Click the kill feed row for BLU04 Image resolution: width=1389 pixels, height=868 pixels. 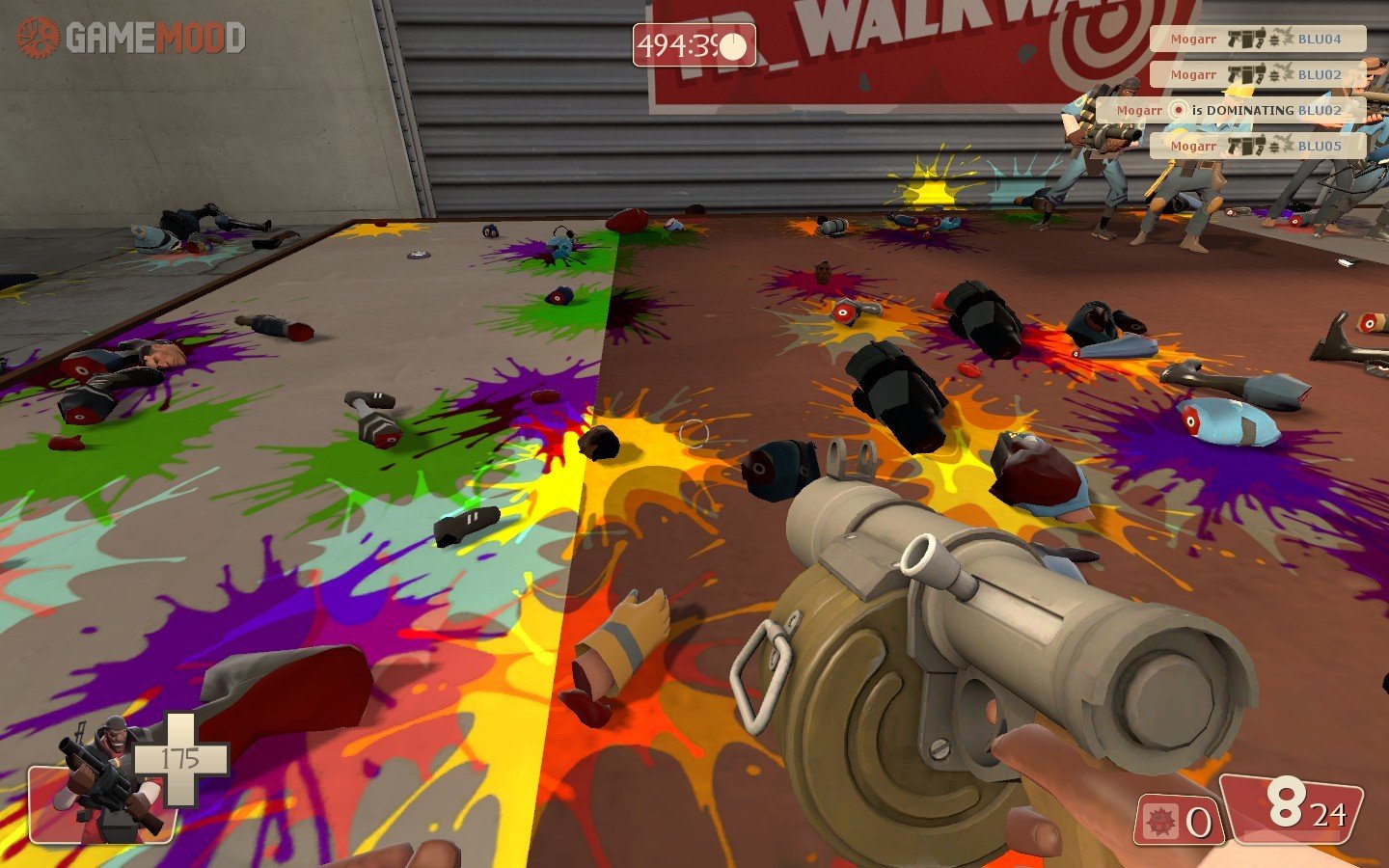(x=1257, y=40)
